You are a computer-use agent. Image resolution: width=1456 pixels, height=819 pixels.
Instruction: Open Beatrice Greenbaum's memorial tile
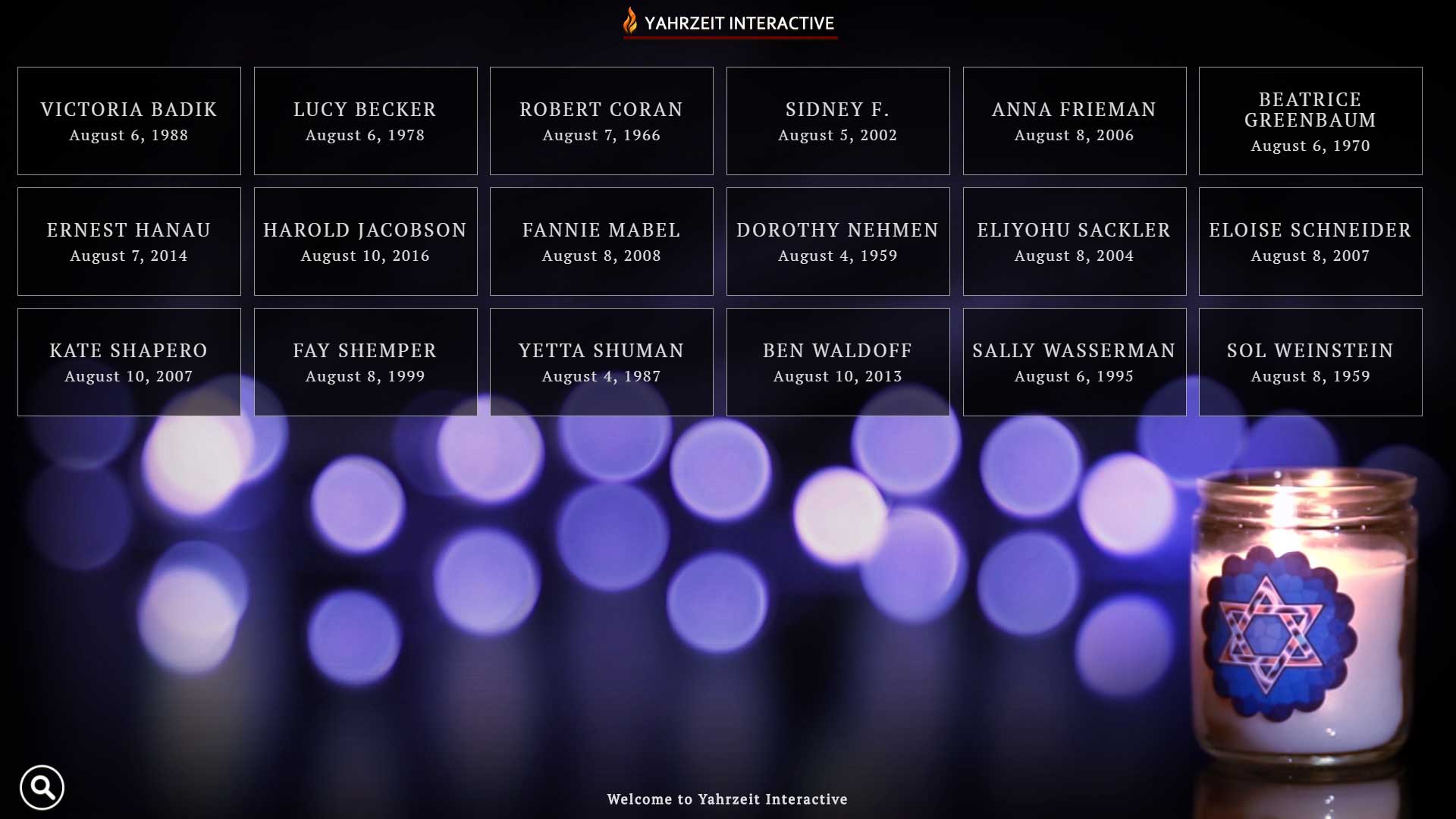[1310, 121]
